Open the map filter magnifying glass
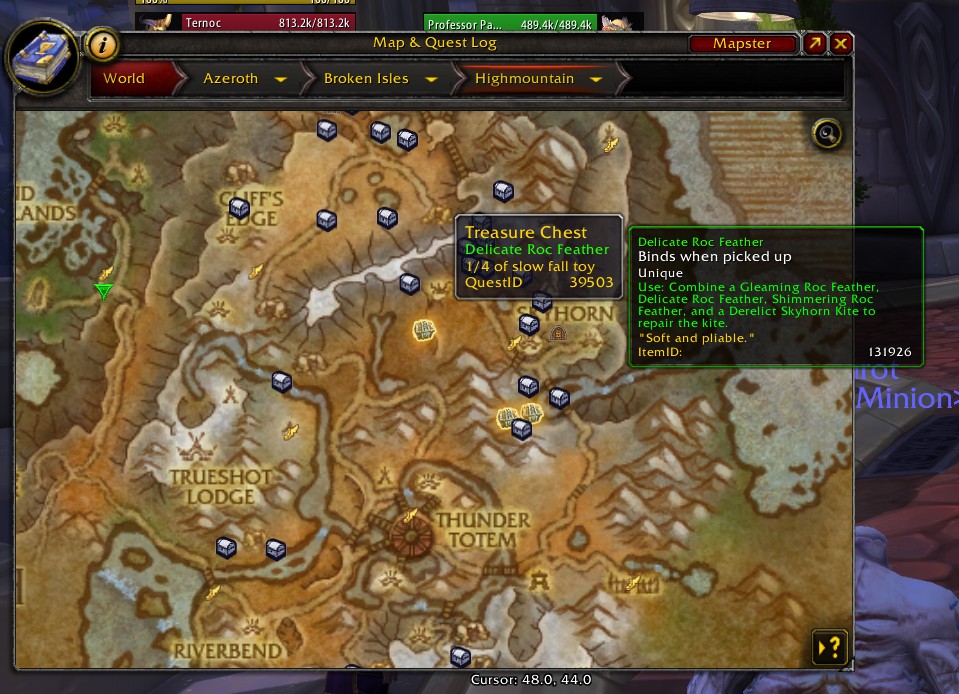This screenshot has height=694, width=959. click(827, 133)
